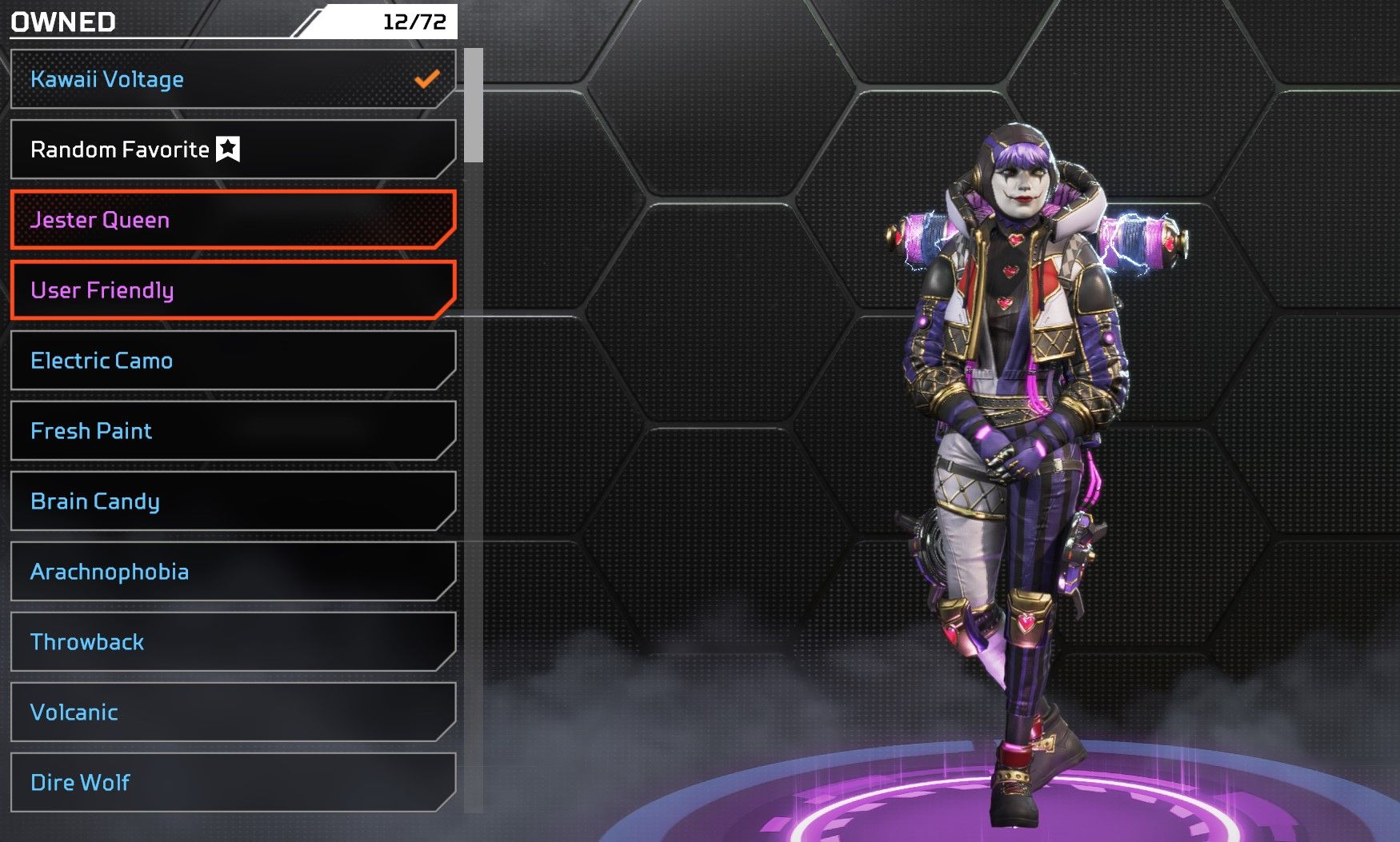This screenshot has height=842, width=1400.
Task: Click the skin list scrollbar handle
Action: [474, 105]
